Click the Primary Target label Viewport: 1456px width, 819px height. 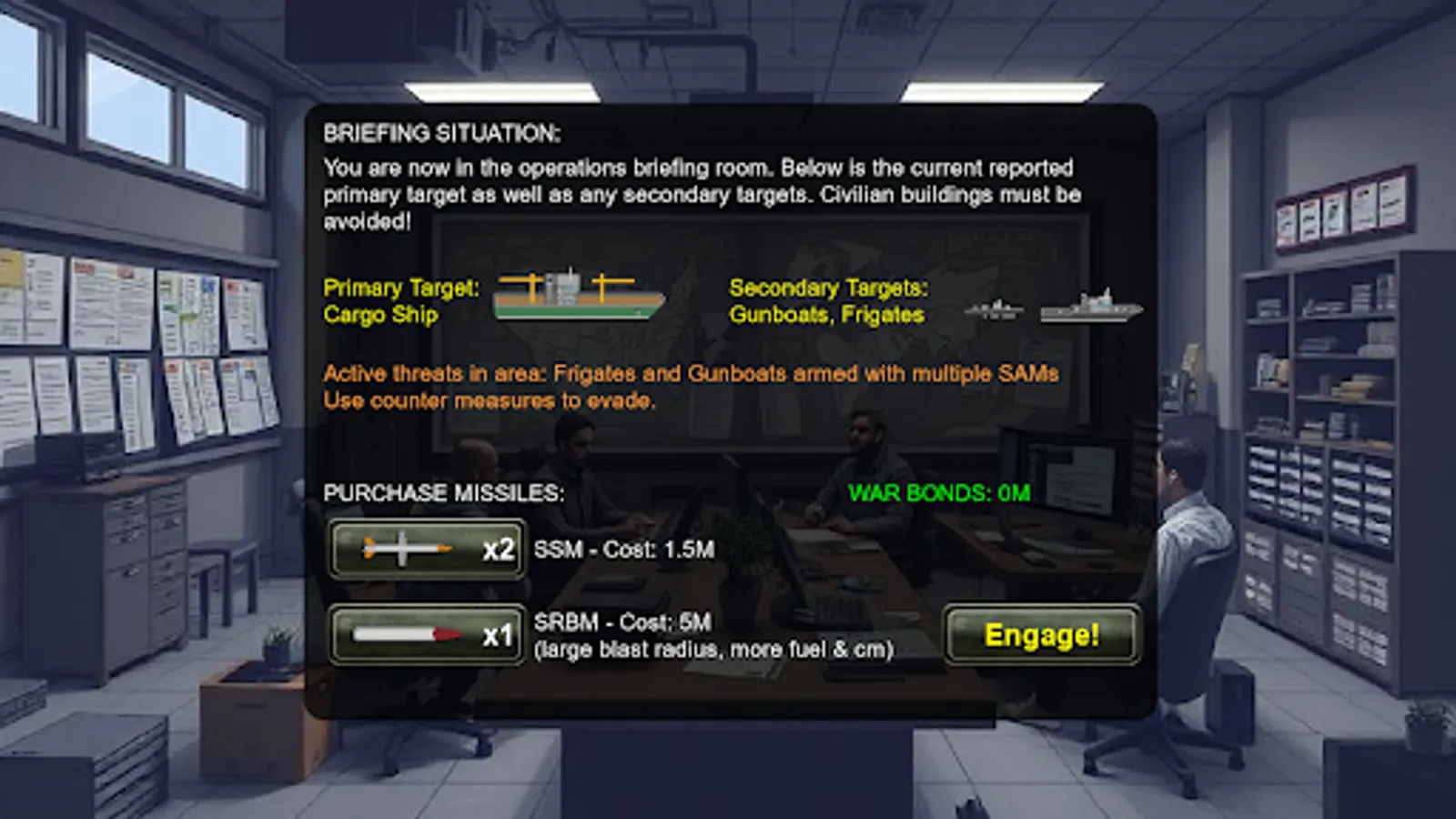[x=400, y=288]
